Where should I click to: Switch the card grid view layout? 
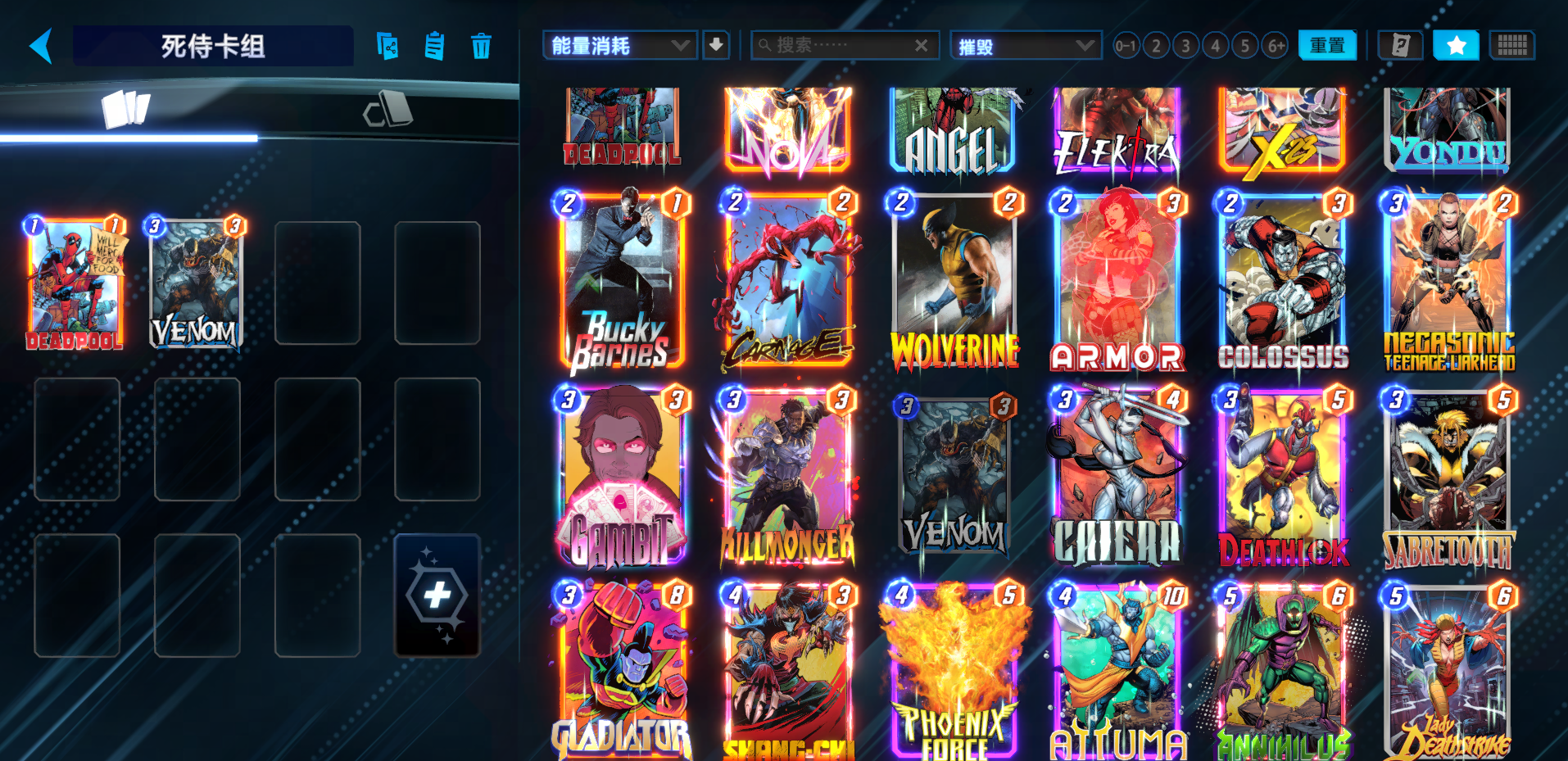[x=1511, y=46]
